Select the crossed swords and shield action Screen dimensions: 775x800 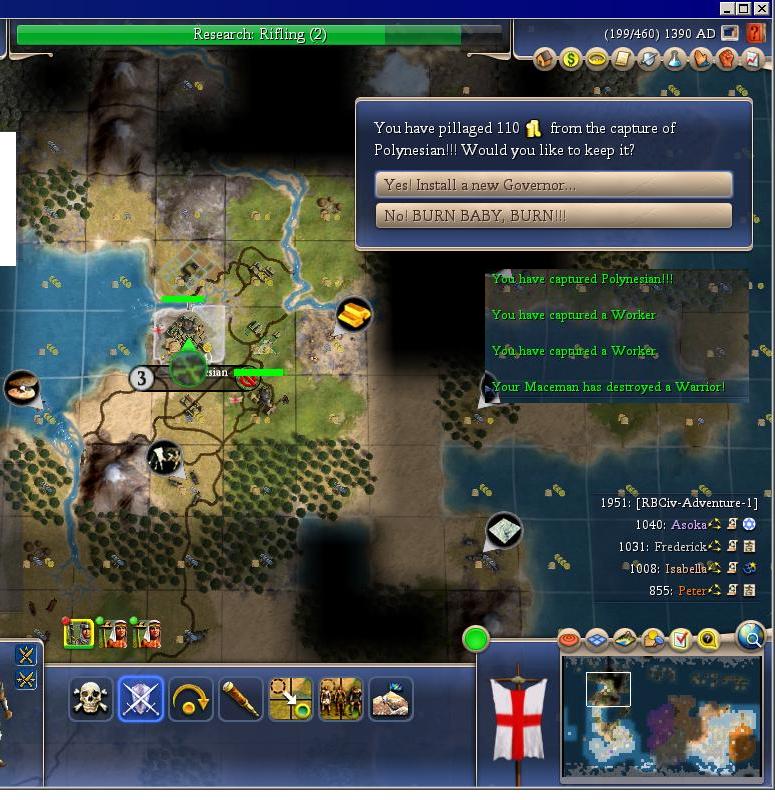point(140,699)
